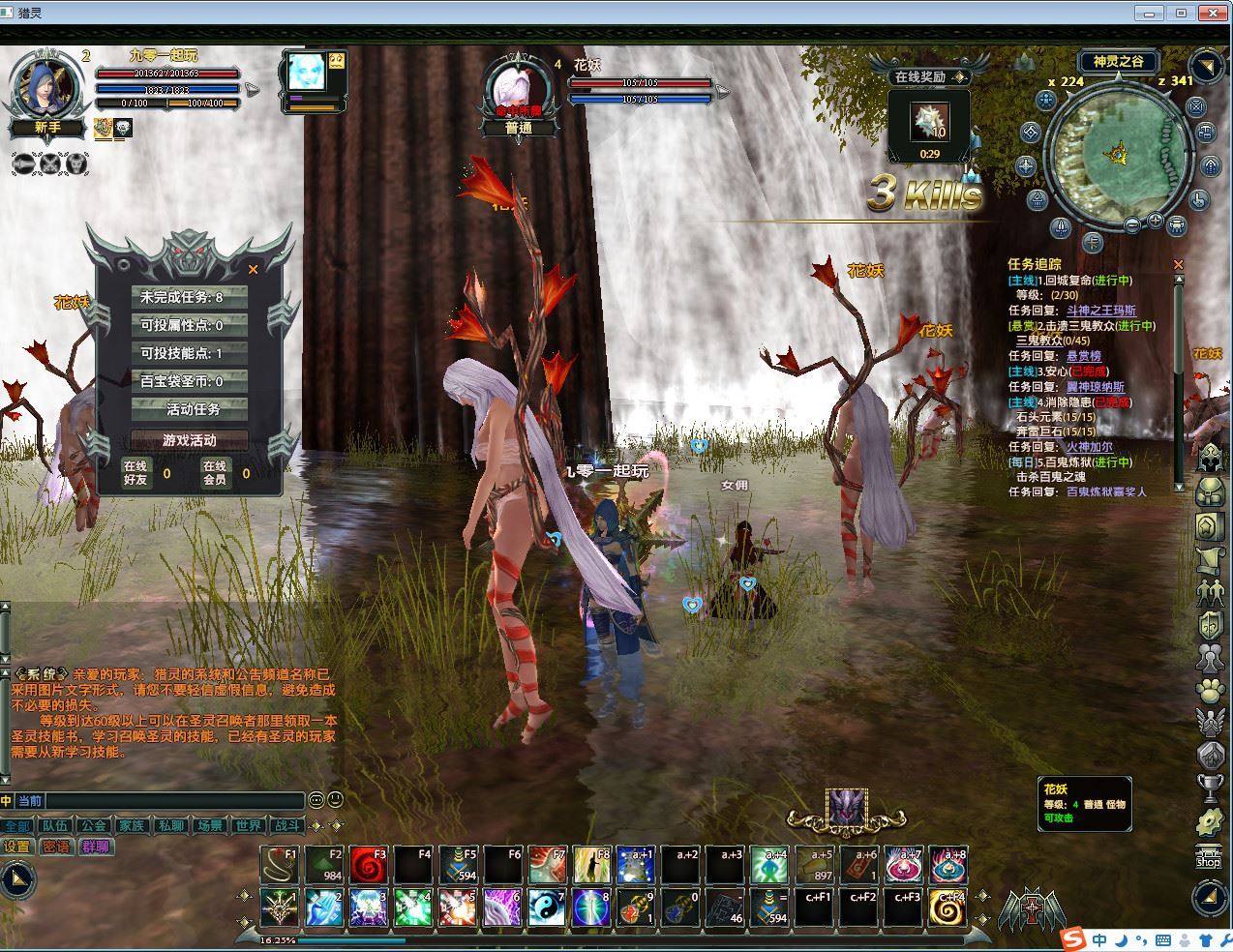Switch chat to the 队伍 team tab
The height and width of the screenshot is (952, 1233).
click(x=54, y=826)
